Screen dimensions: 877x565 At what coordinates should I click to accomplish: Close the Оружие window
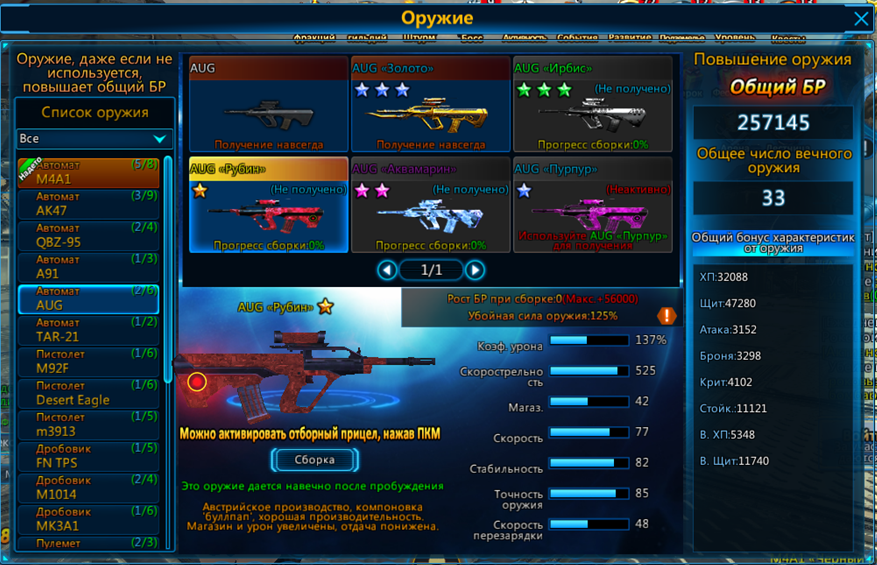click(860, 19)
